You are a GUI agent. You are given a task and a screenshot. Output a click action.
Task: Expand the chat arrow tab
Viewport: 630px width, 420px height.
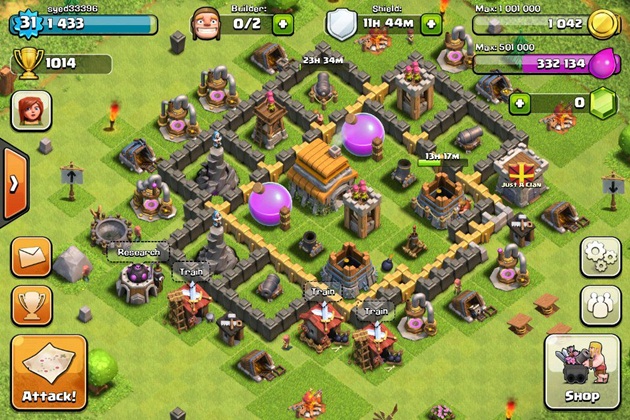pos(12,184)
